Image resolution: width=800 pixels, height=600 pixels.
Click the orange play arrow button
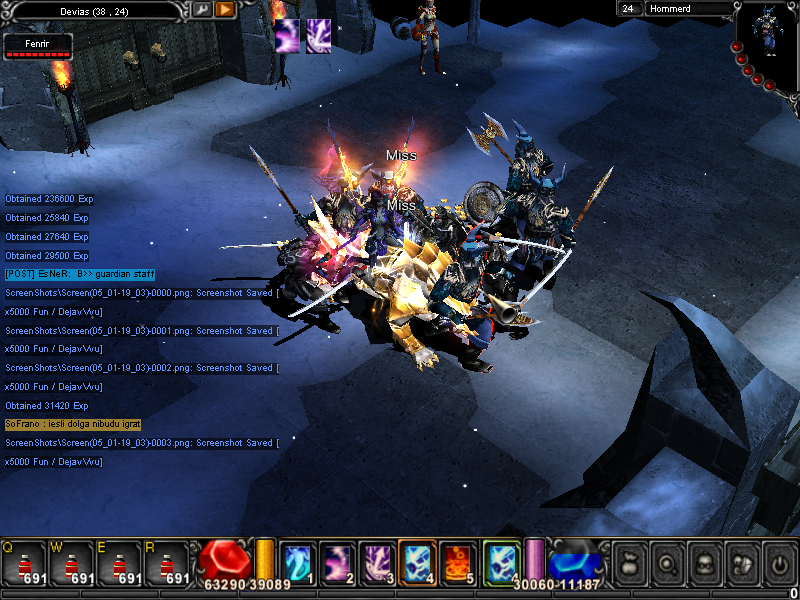(225, 9)
